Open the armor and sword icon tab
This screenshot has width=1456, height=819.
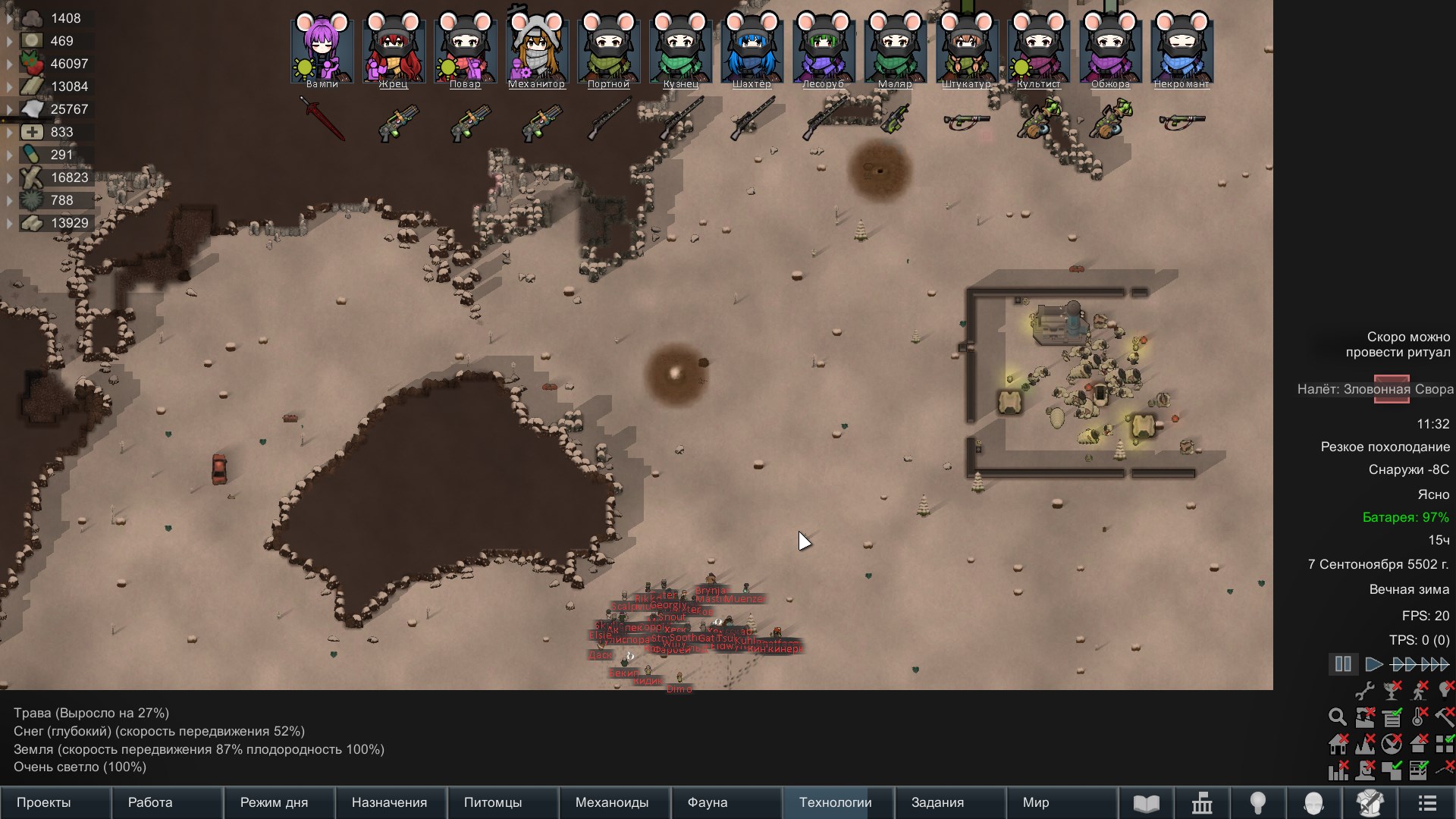pos(1370,803)
